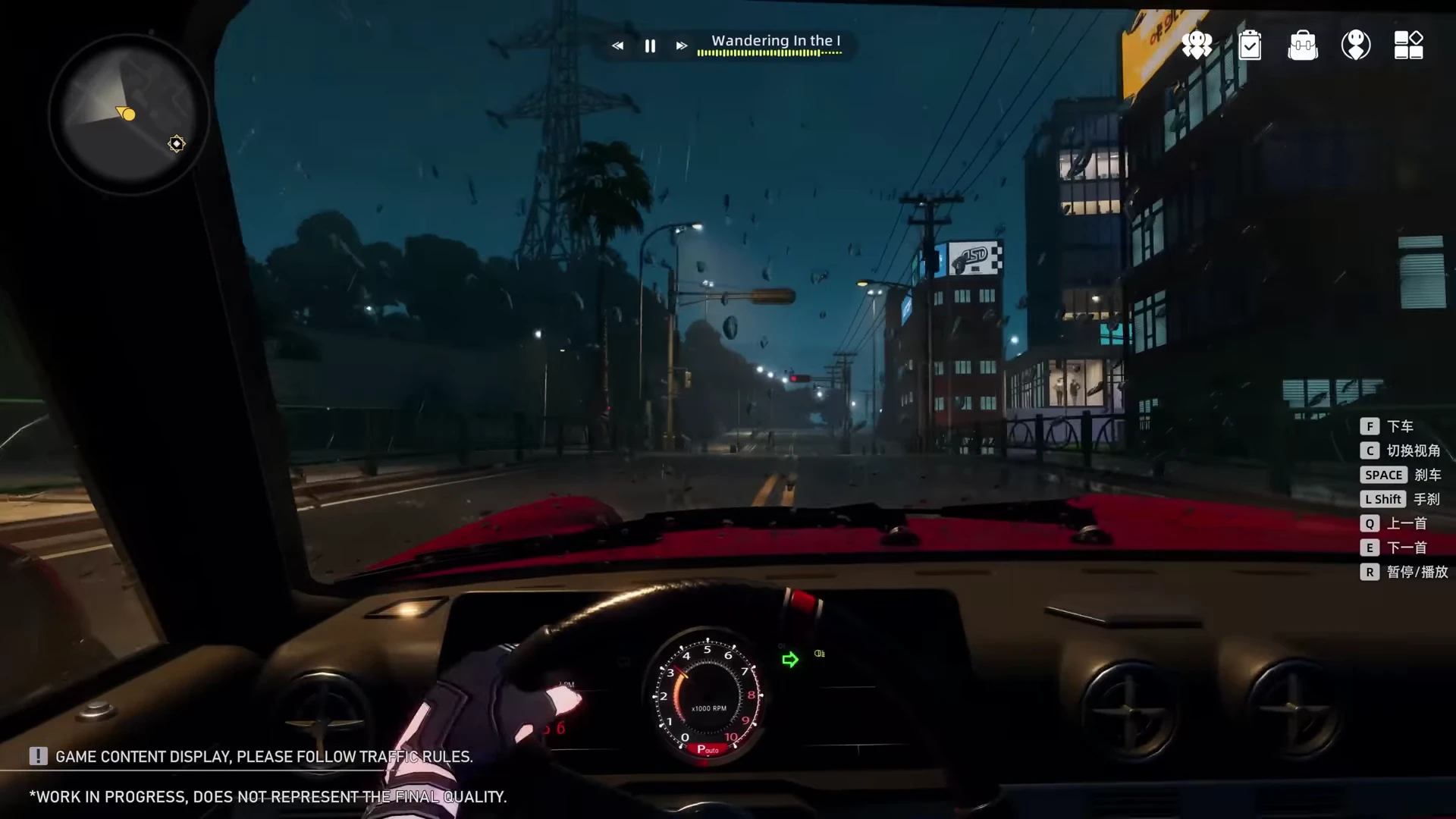Viewport: 1456px width, 819px height.
Task: Open the team roster icon
Action: tap(1197, 45)
